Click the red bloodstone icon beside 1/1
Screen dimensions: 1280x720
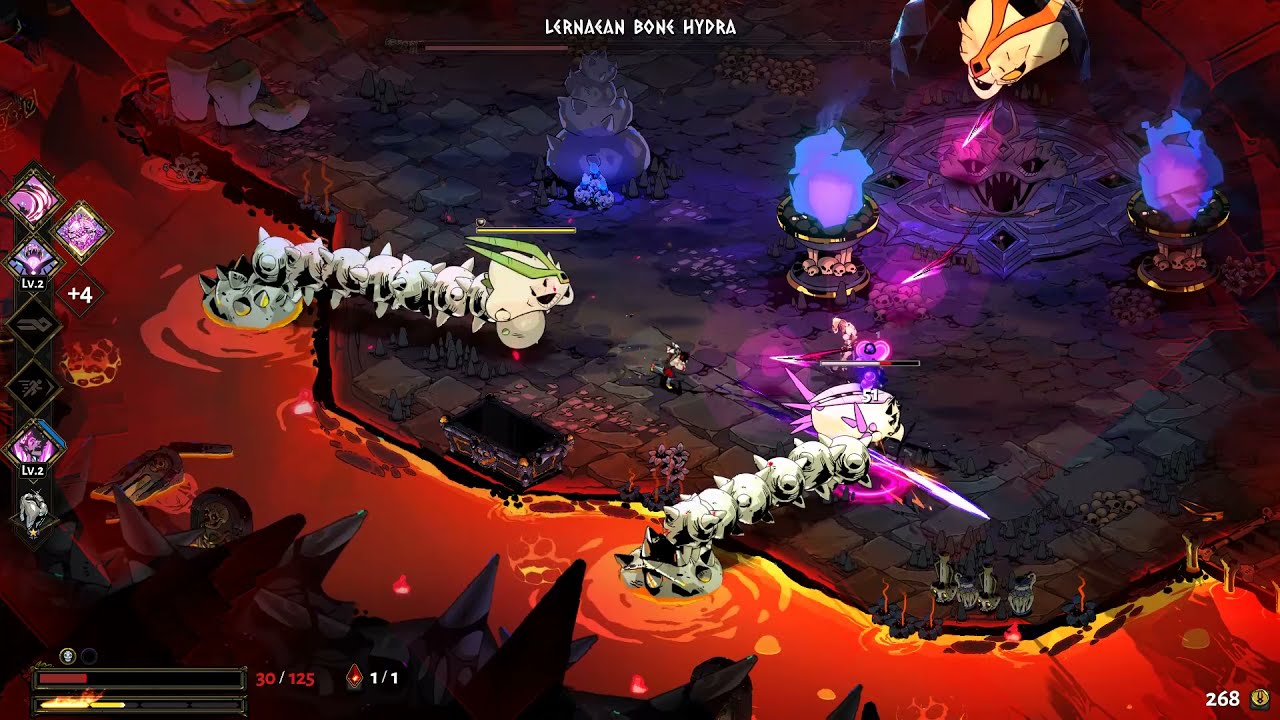tap(355, 676)
